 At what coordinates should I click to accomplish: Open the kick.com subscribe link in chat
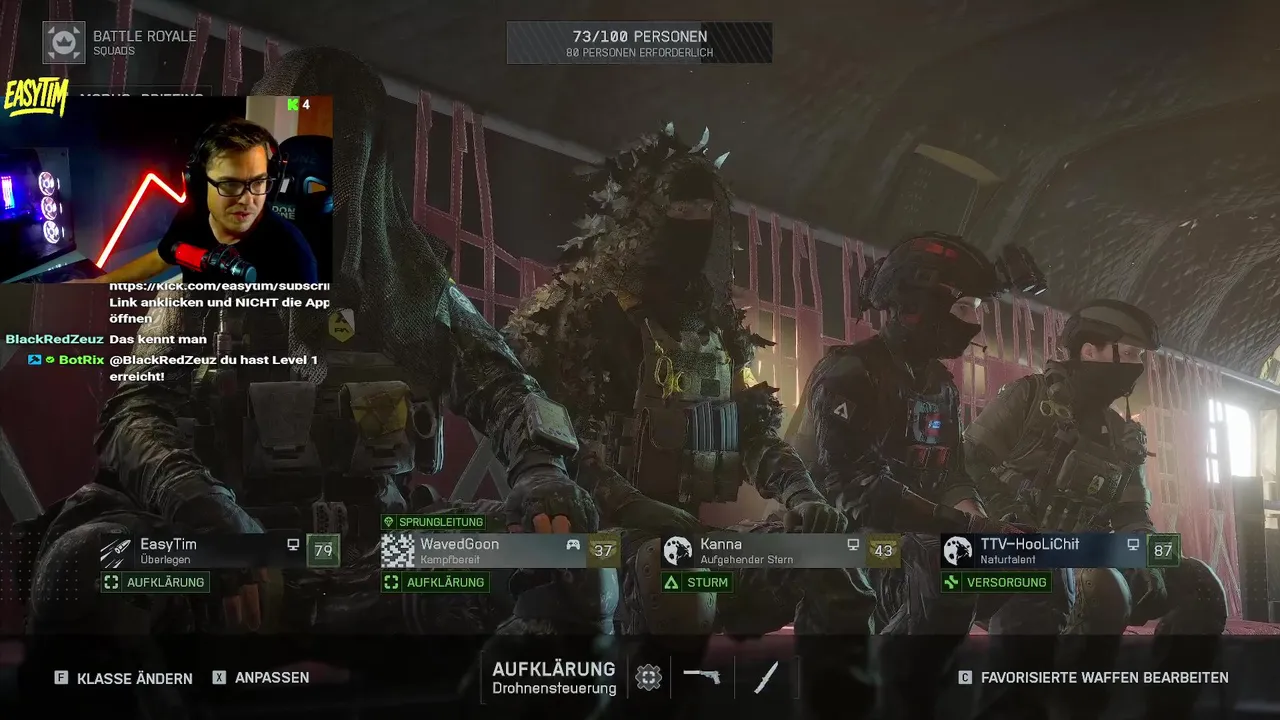219,286
